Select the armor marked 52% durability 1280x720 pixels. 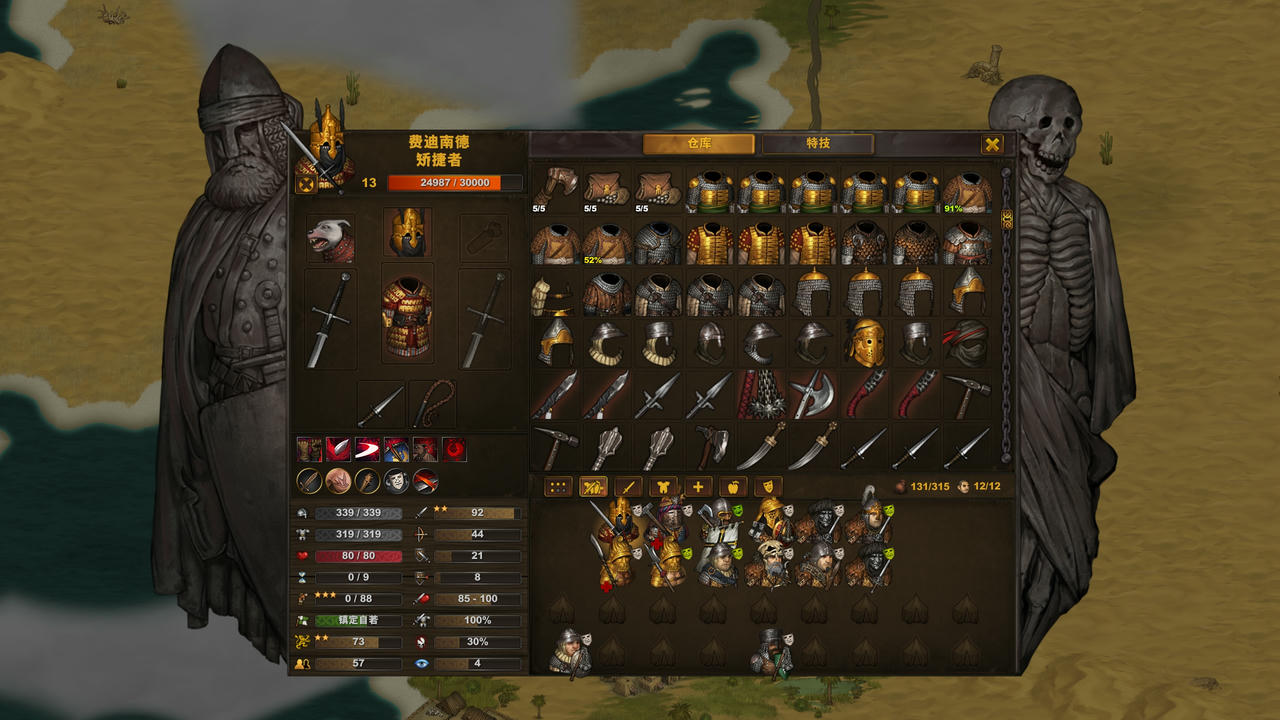pos(608,243)
